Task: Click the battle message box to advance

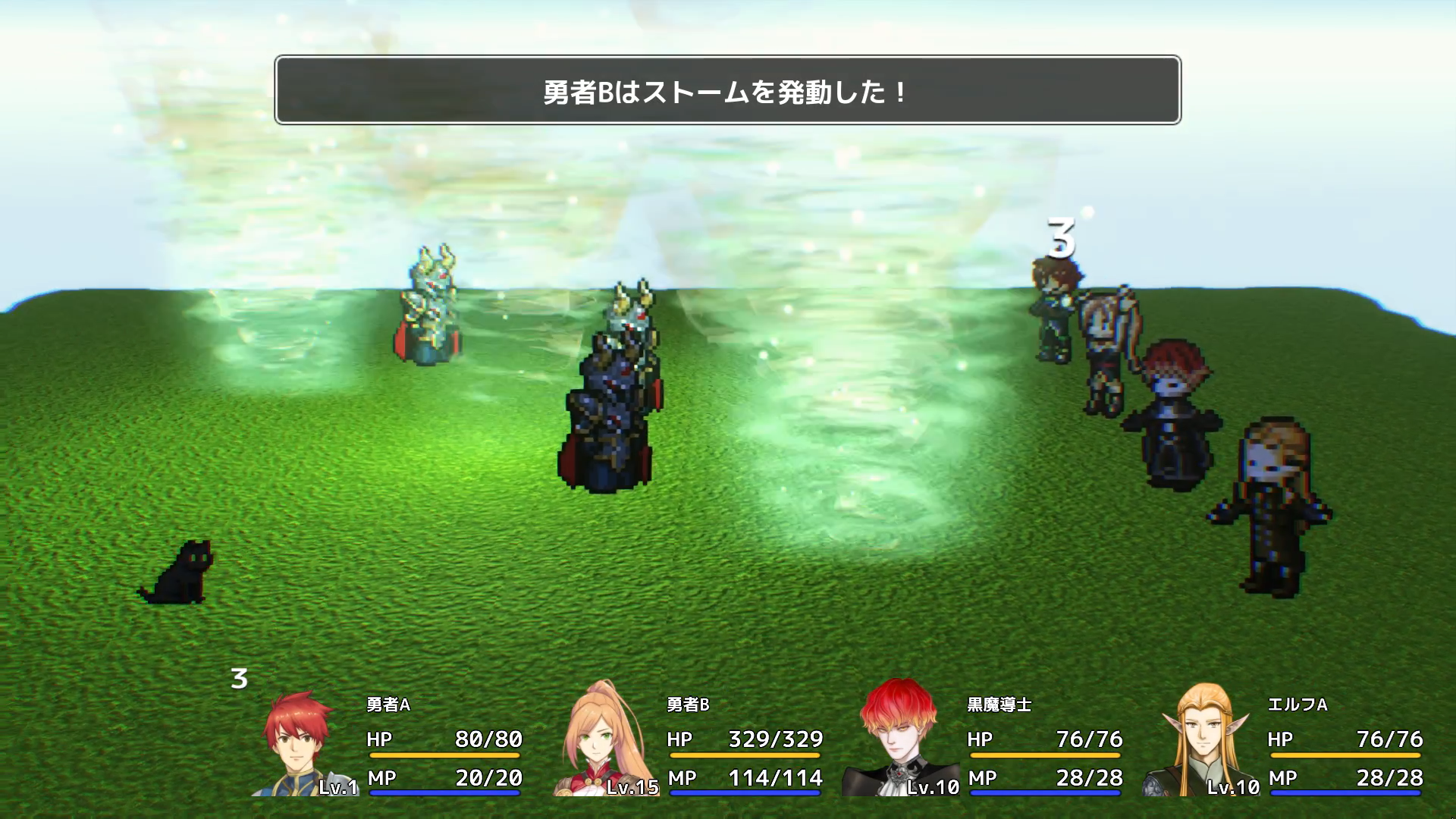Action: (x=727, y=90)
